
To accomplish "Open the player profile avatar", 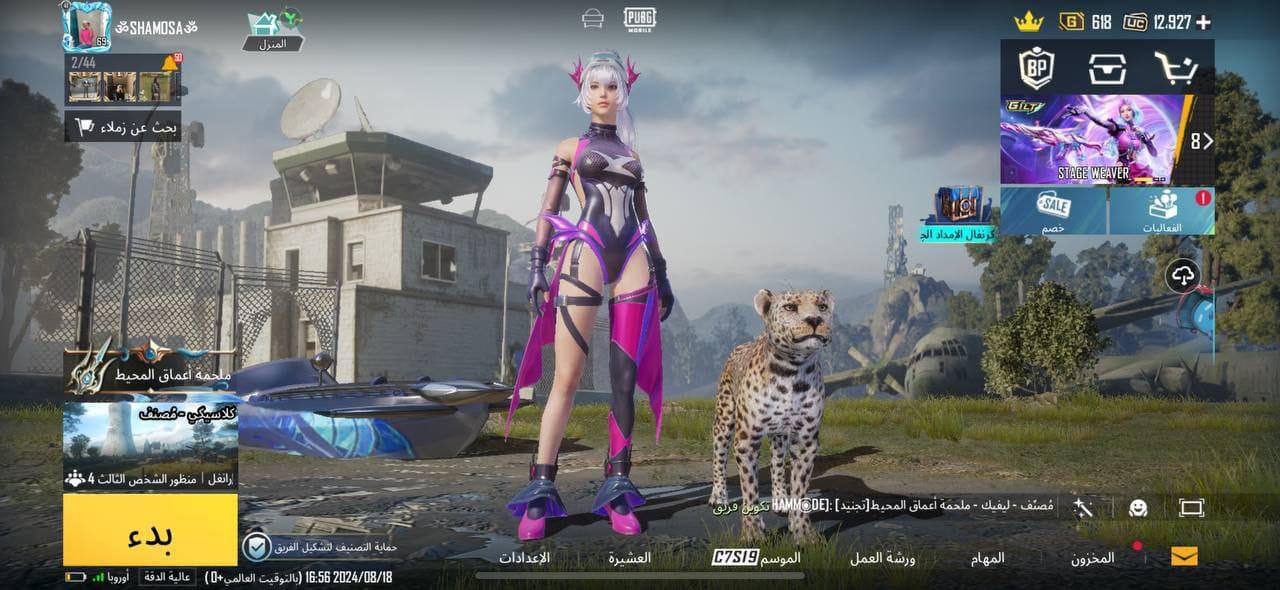I will (86, 26).
